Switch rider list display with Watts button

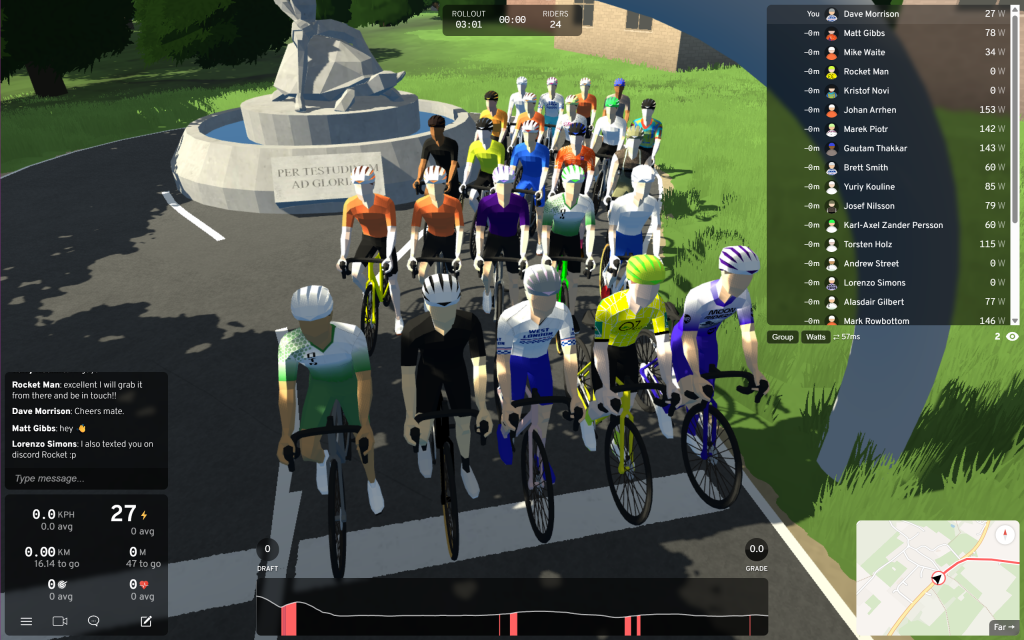click(816, 337)
